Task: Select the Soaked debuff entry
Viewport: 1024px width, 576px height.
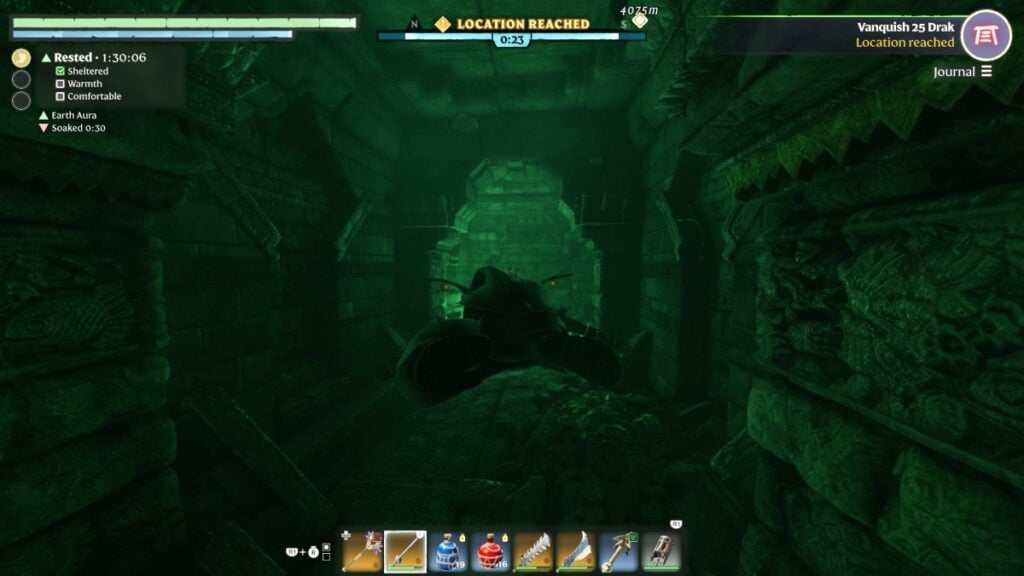Action: click(72, 129)
